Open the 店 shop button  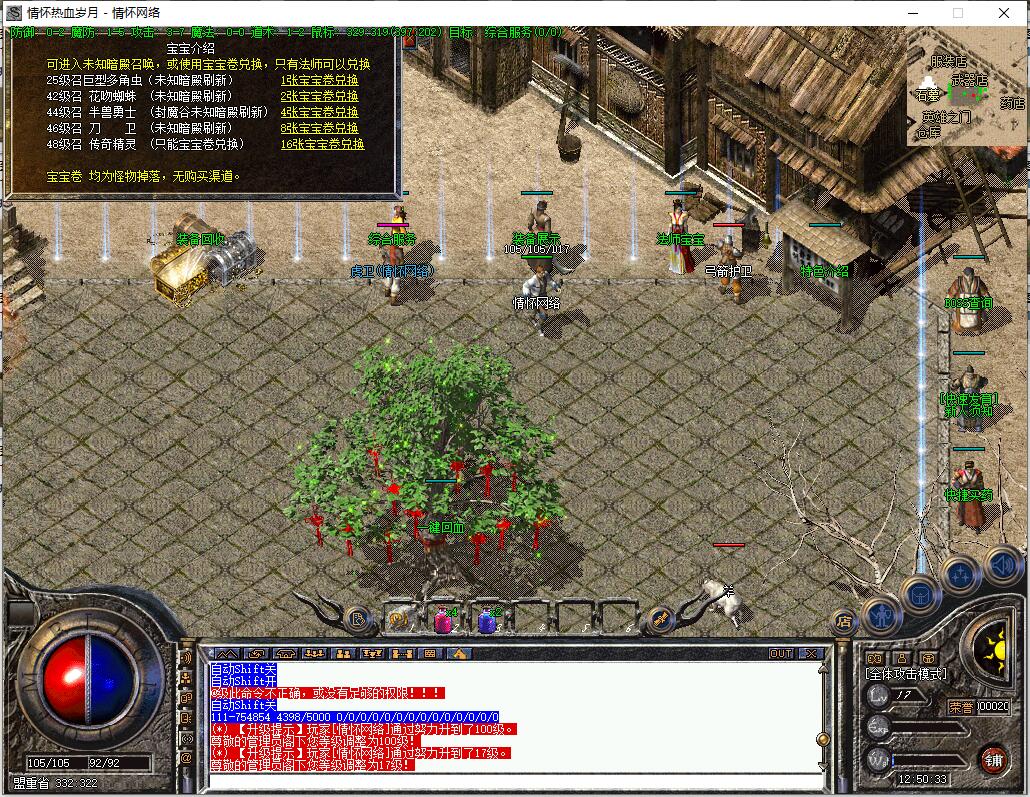[x=843, y=621]
